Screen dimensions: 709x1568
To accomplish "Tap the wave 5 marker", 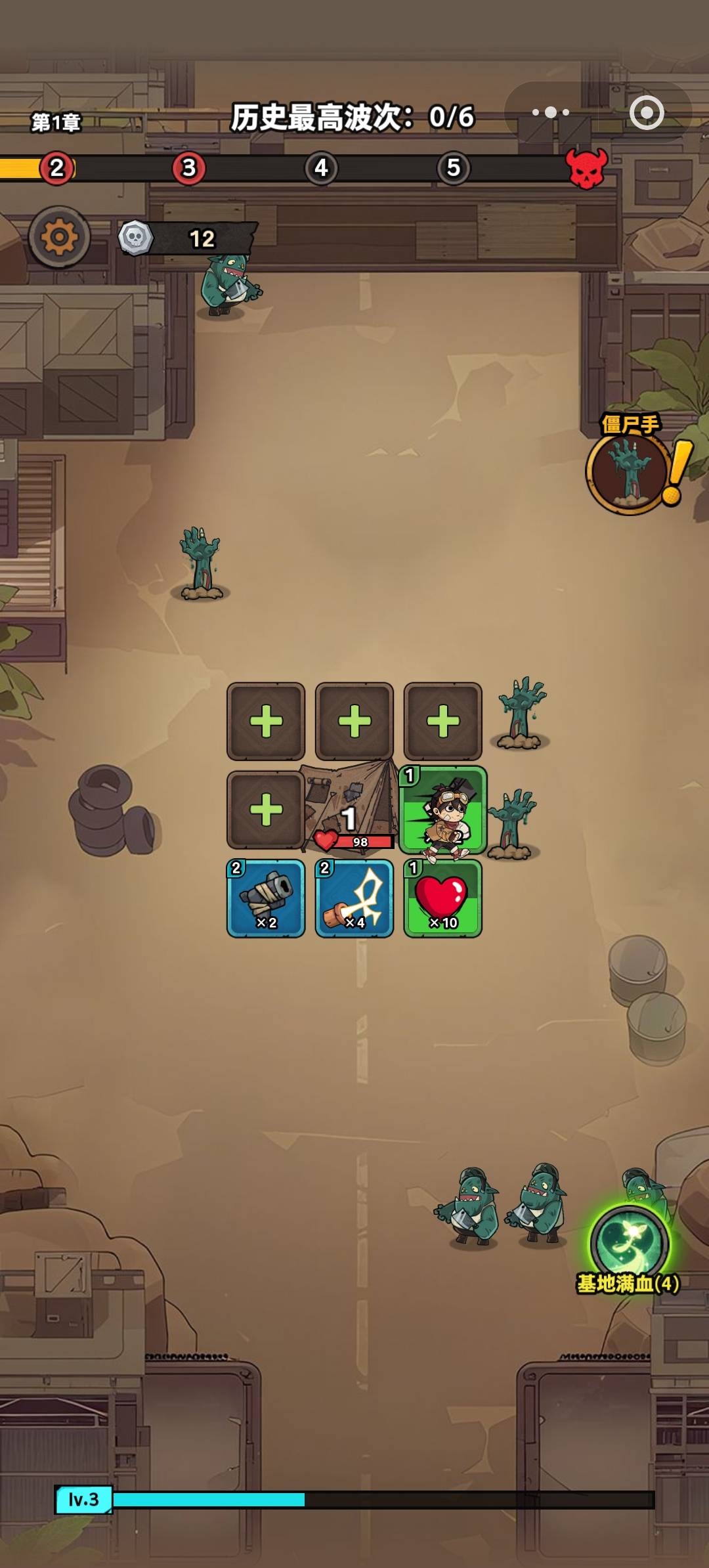I will click(454, 168).
